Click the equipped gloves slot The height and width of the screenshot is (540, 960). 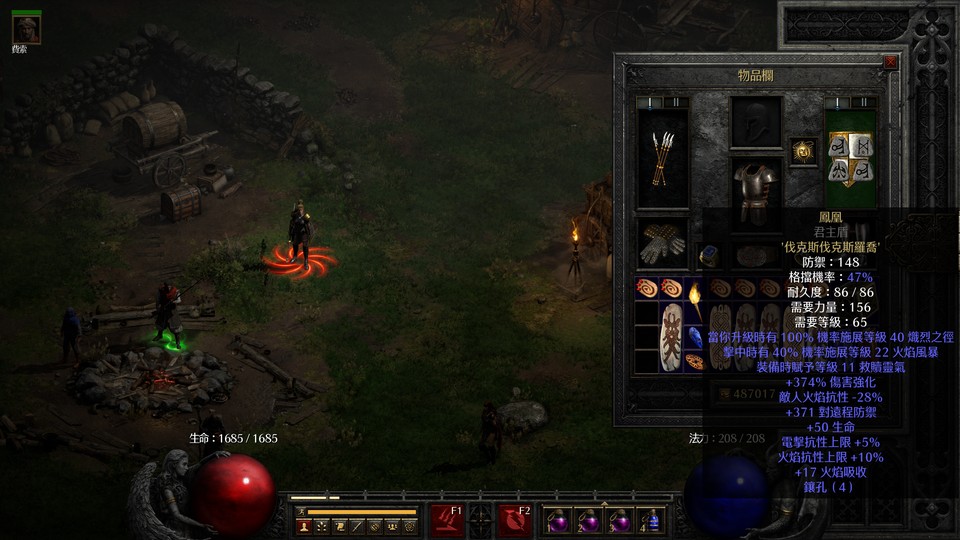pyautogui.click(x=662, y=243)
